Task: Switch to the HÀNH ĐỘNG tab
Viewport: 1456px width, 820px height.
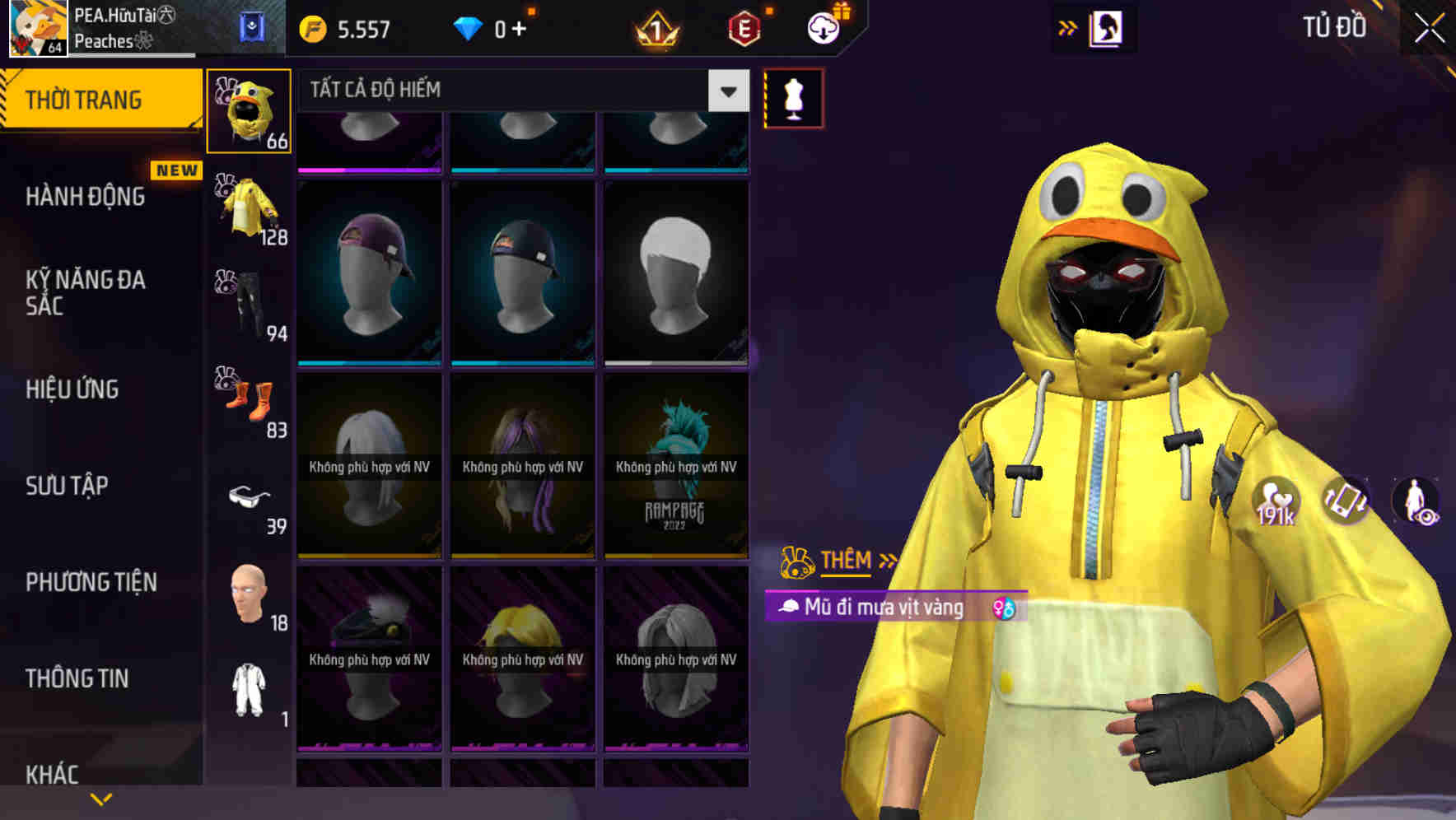Action: coord(85,196)
